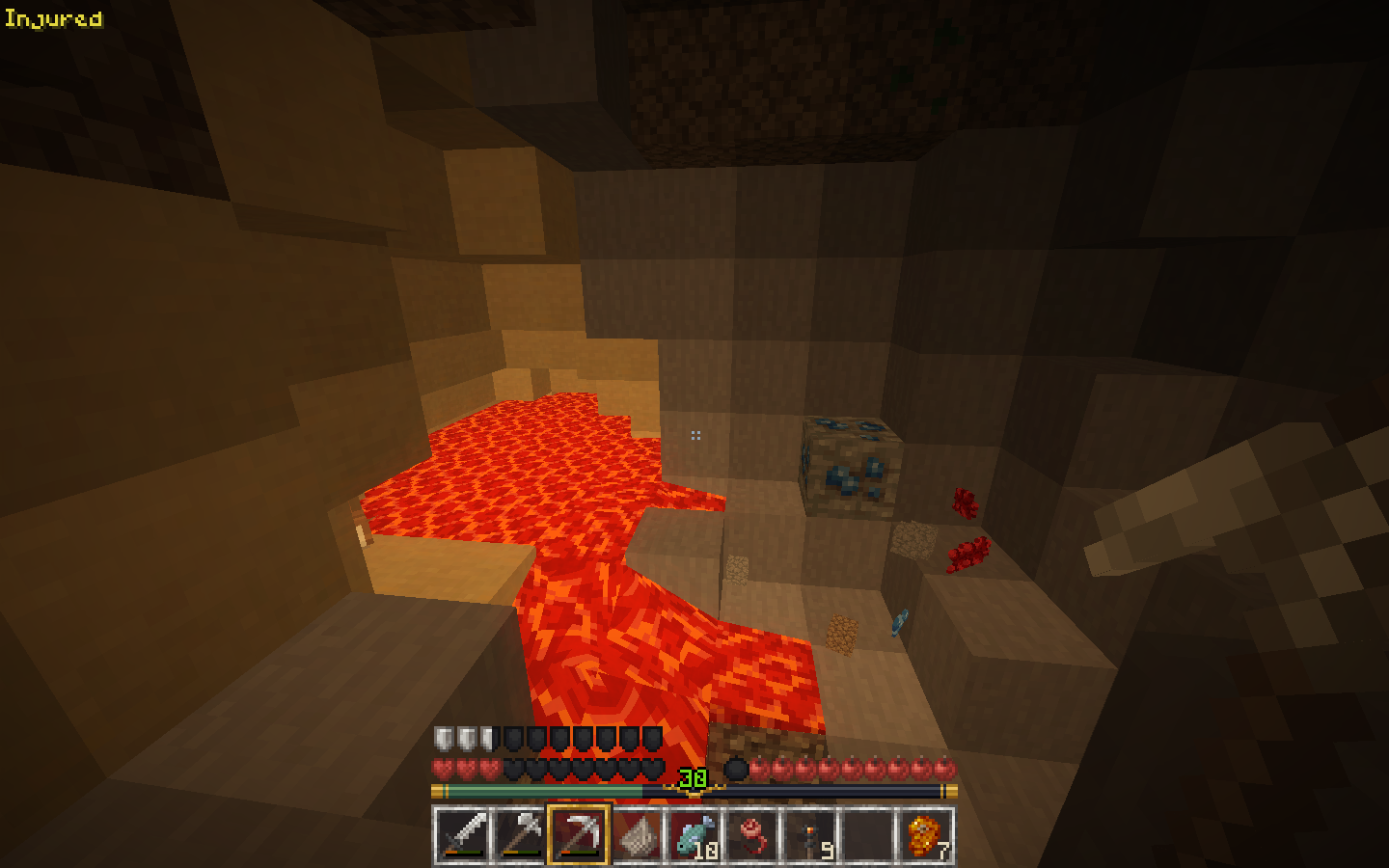Select the stack of 9 torches
Viewport: 1389px width, 868px height.
(809, 834)
